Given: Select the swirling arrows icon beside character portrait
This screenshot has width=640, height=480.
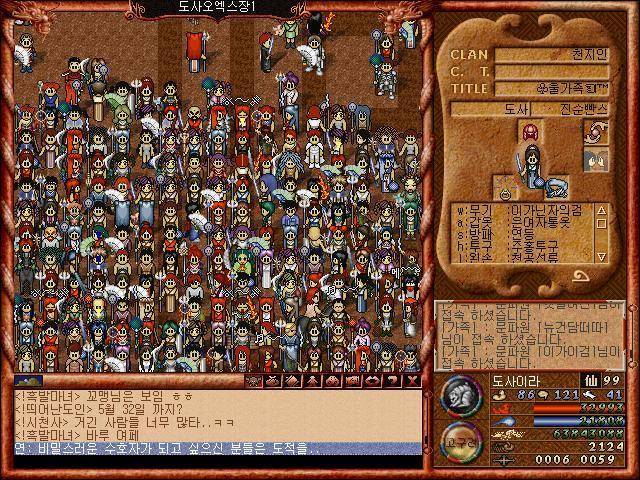Looking at the screenshot, I should (596, 133).
